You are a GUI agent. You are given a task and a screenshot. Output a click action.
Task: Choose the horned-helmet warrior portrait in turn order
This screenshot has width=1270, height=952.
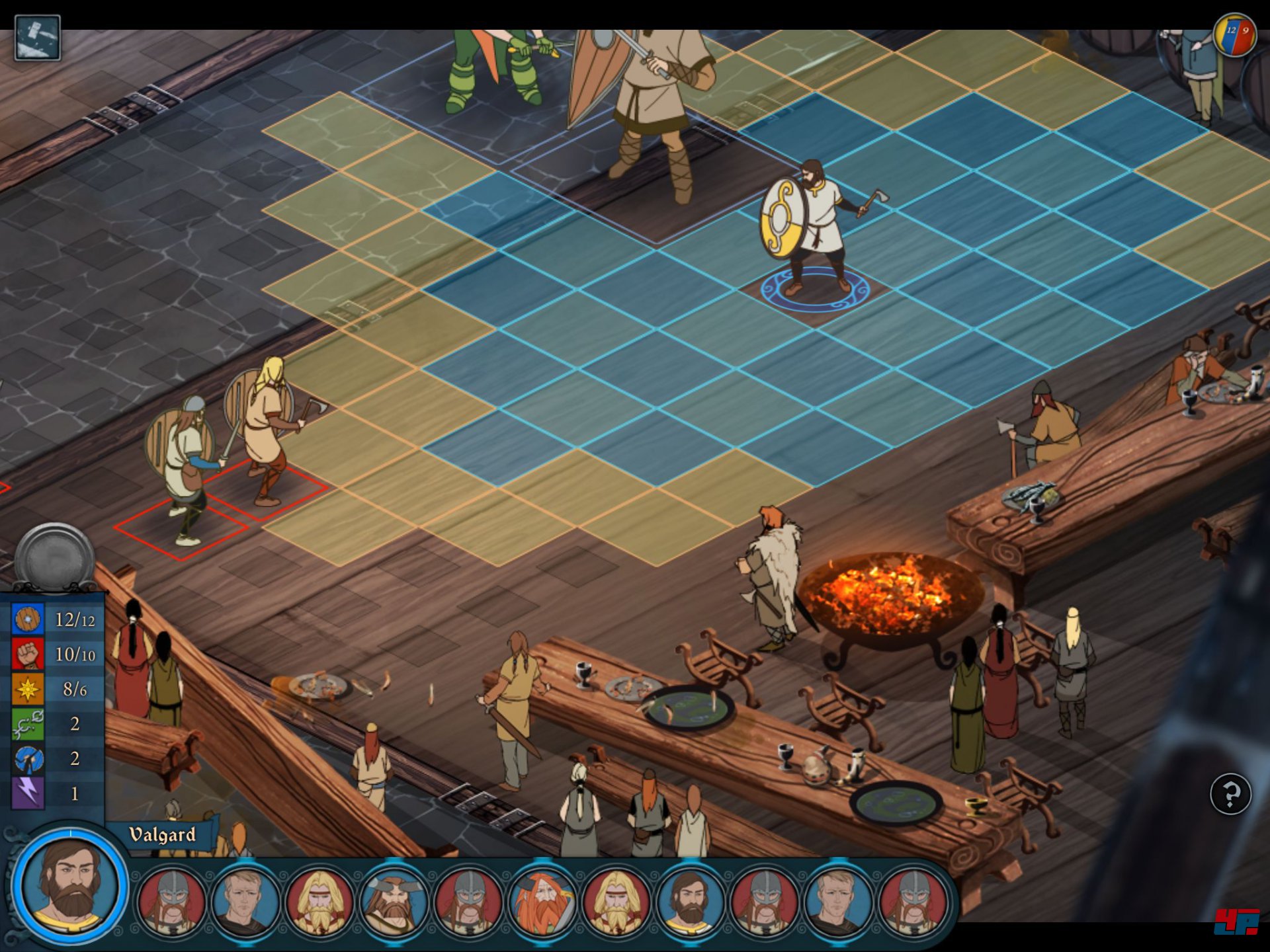click(394, 900)
